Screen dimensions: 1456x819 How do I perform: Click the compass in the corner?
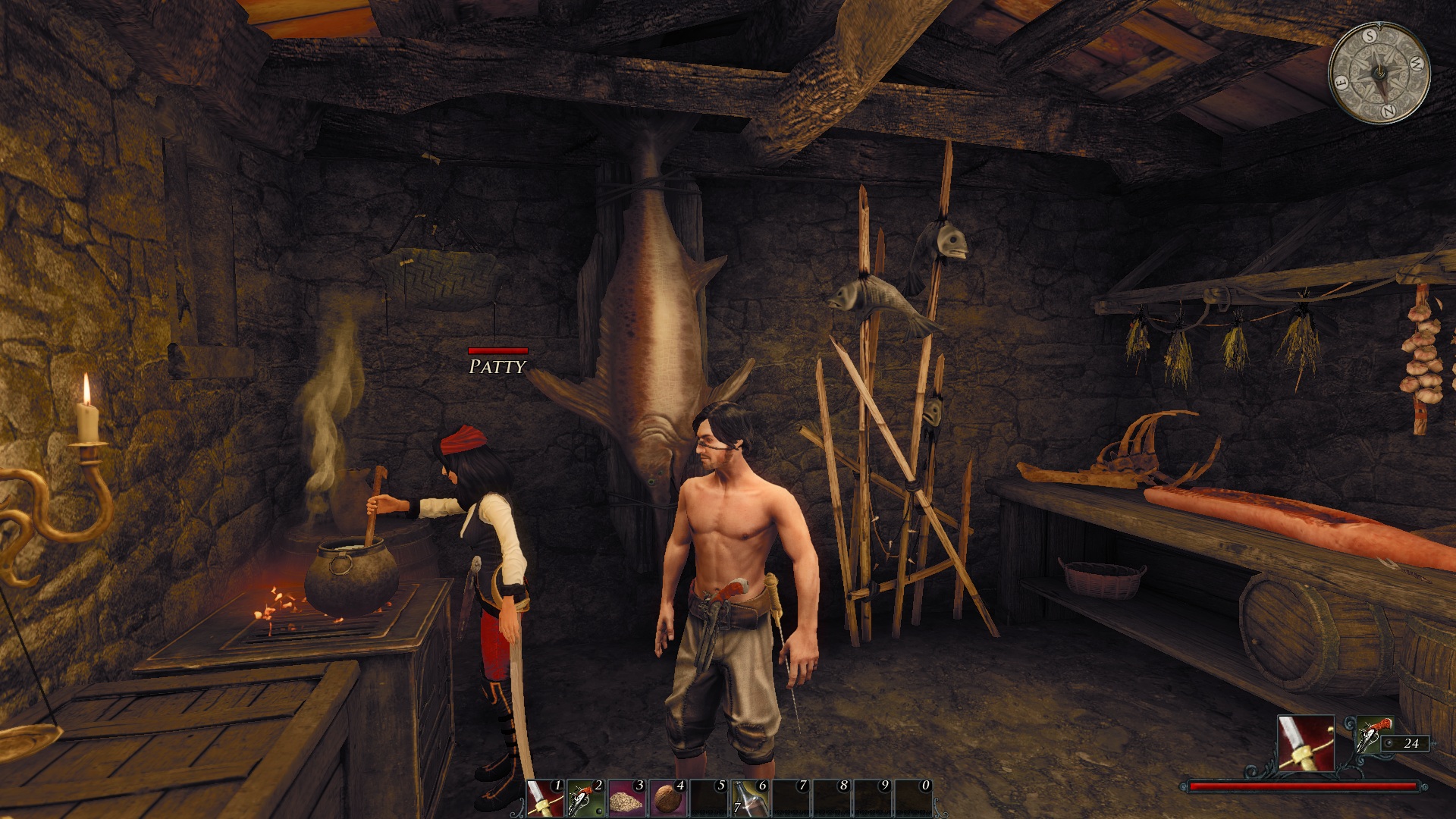tap(1379, 72)
